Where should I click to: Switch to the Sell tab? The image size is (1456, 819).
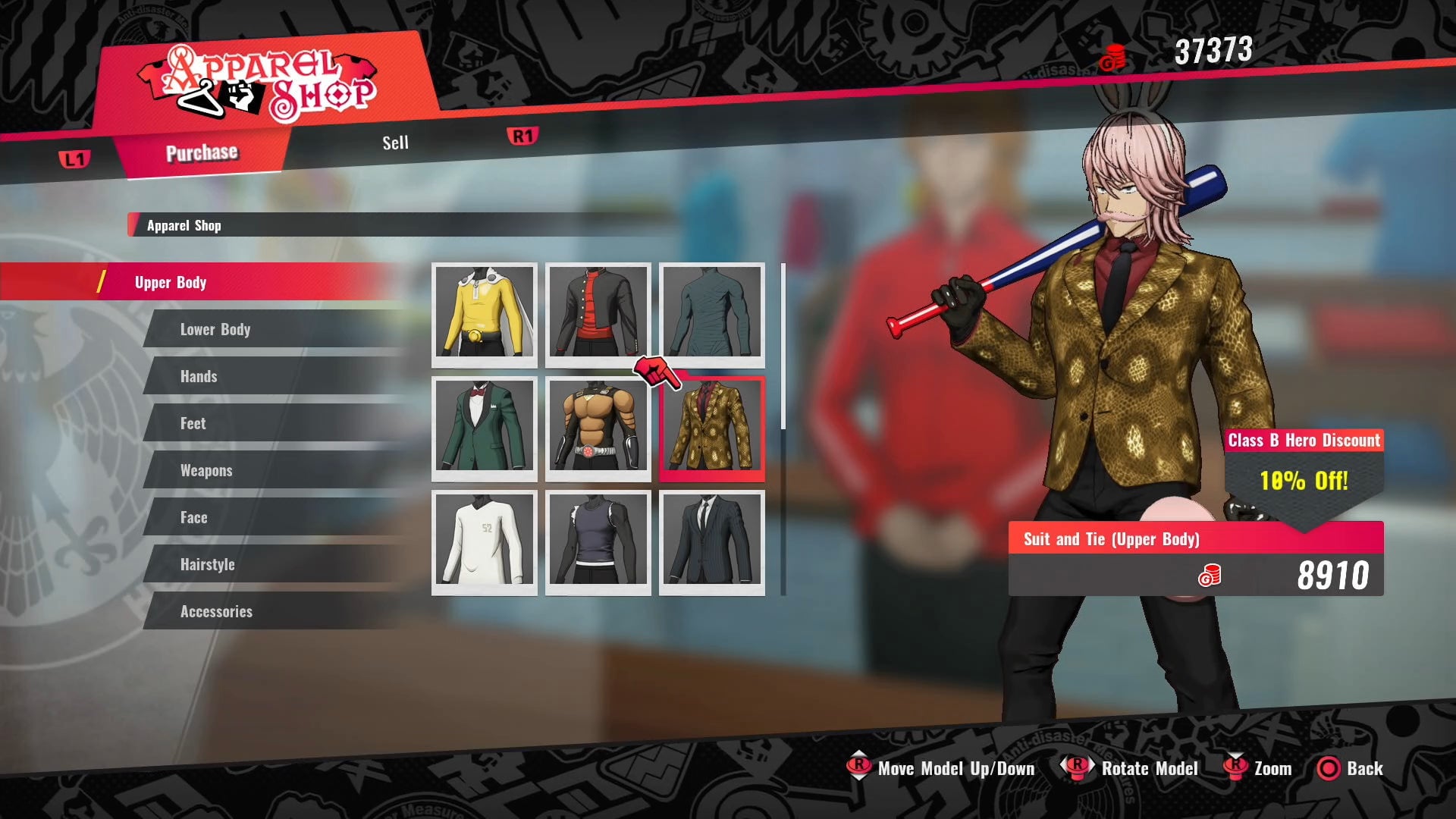(x=395, y=143)
